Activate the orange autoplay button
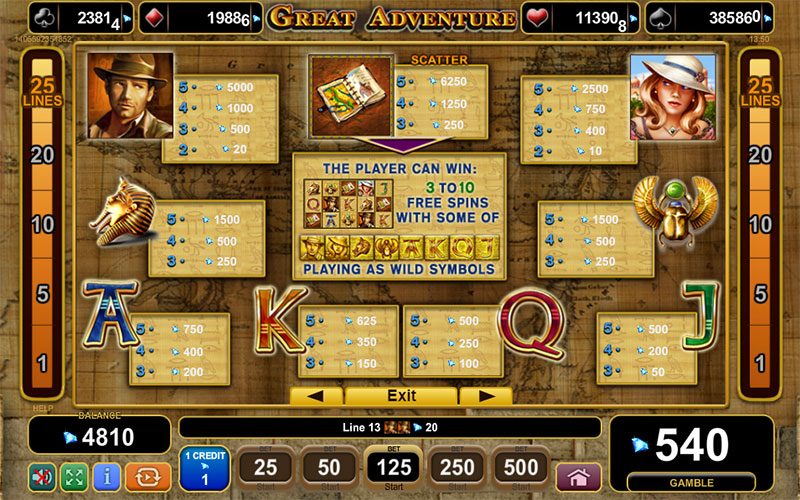The height and width of the screenshot is (500, 800). pos(144,475)
